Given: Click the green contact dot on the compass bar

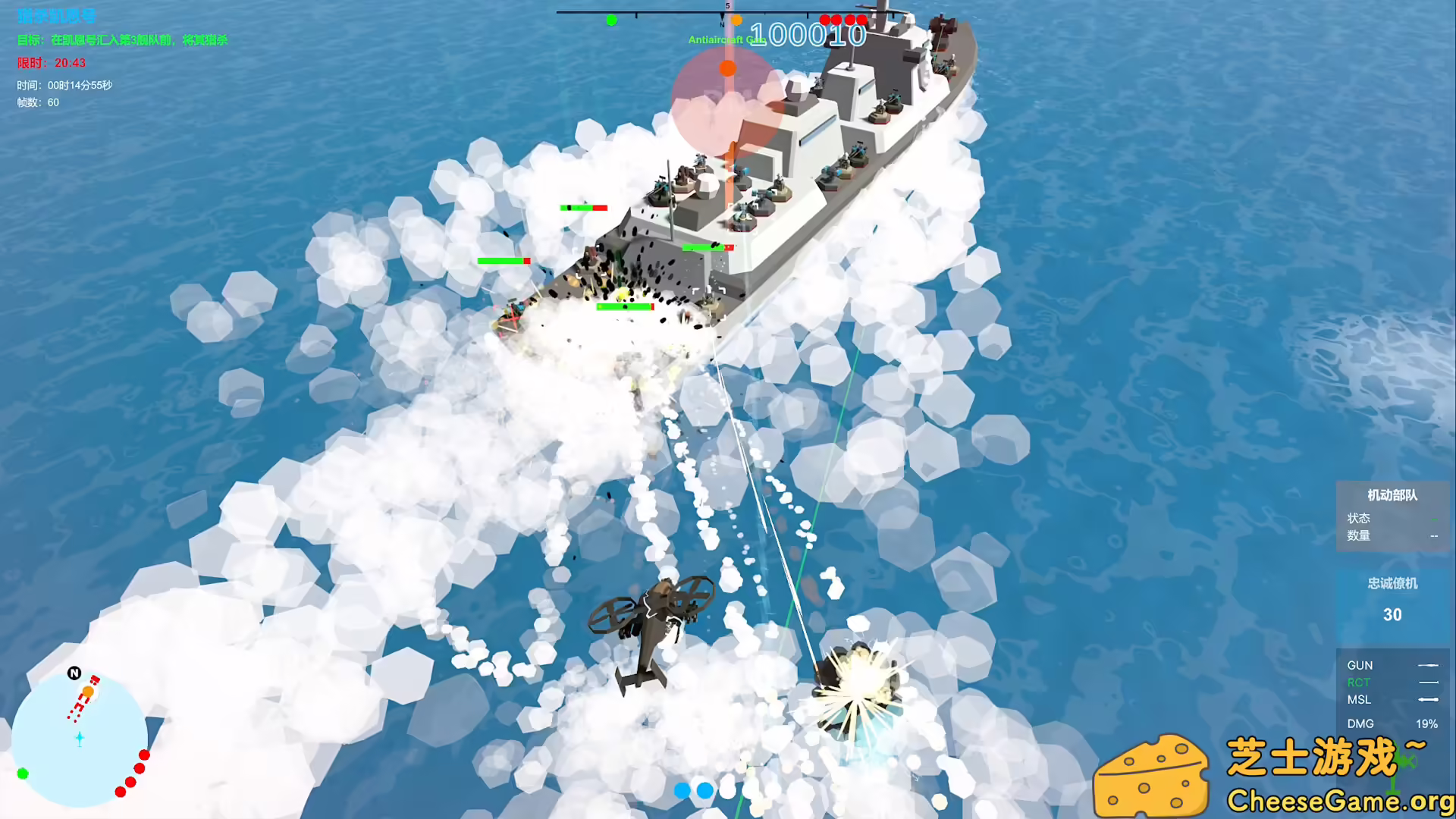Looking at the screenshot, I should 611,20.
